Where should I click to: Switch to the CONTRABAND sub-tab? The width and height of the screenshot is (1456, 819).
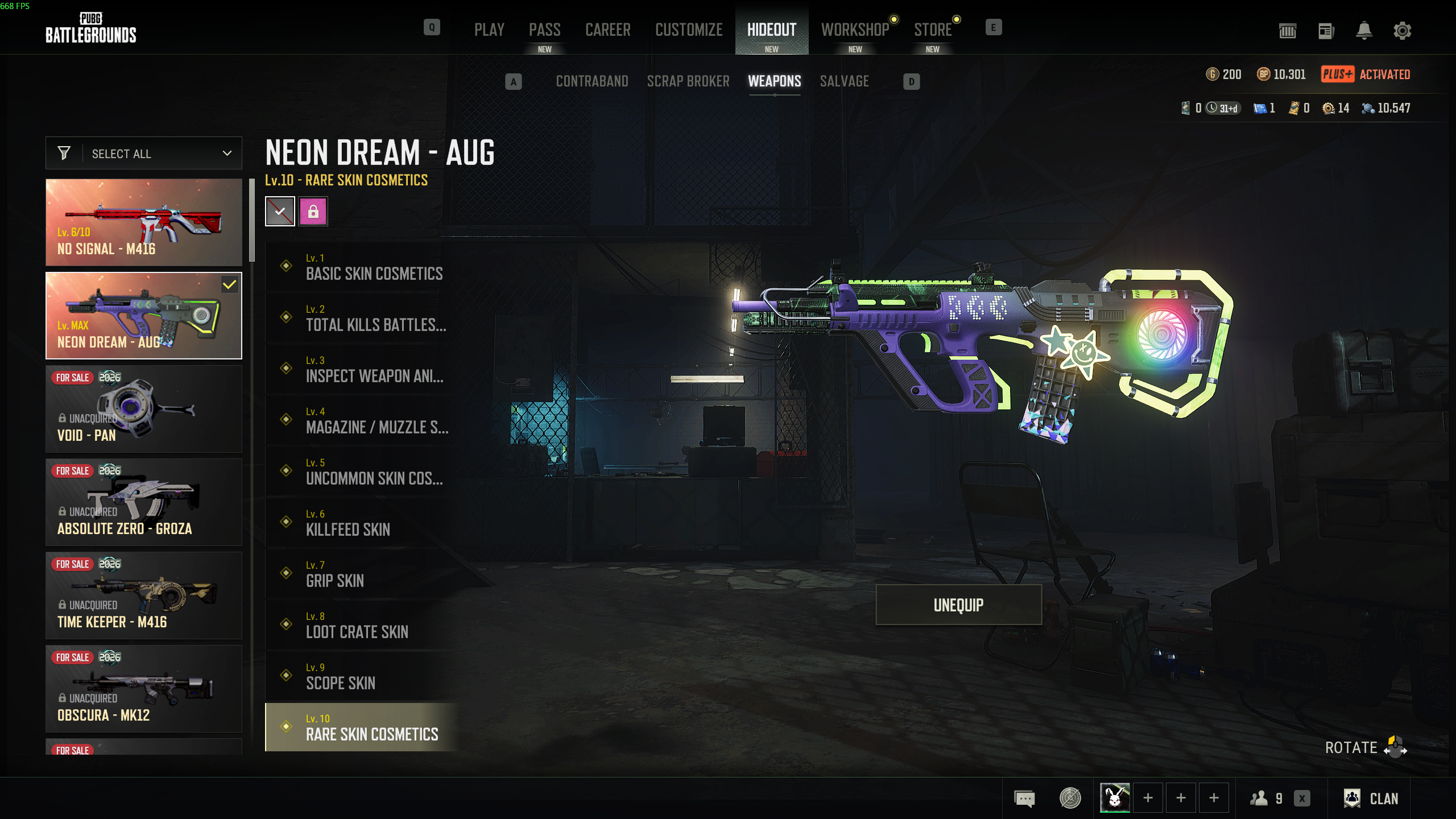pos(591,81)
